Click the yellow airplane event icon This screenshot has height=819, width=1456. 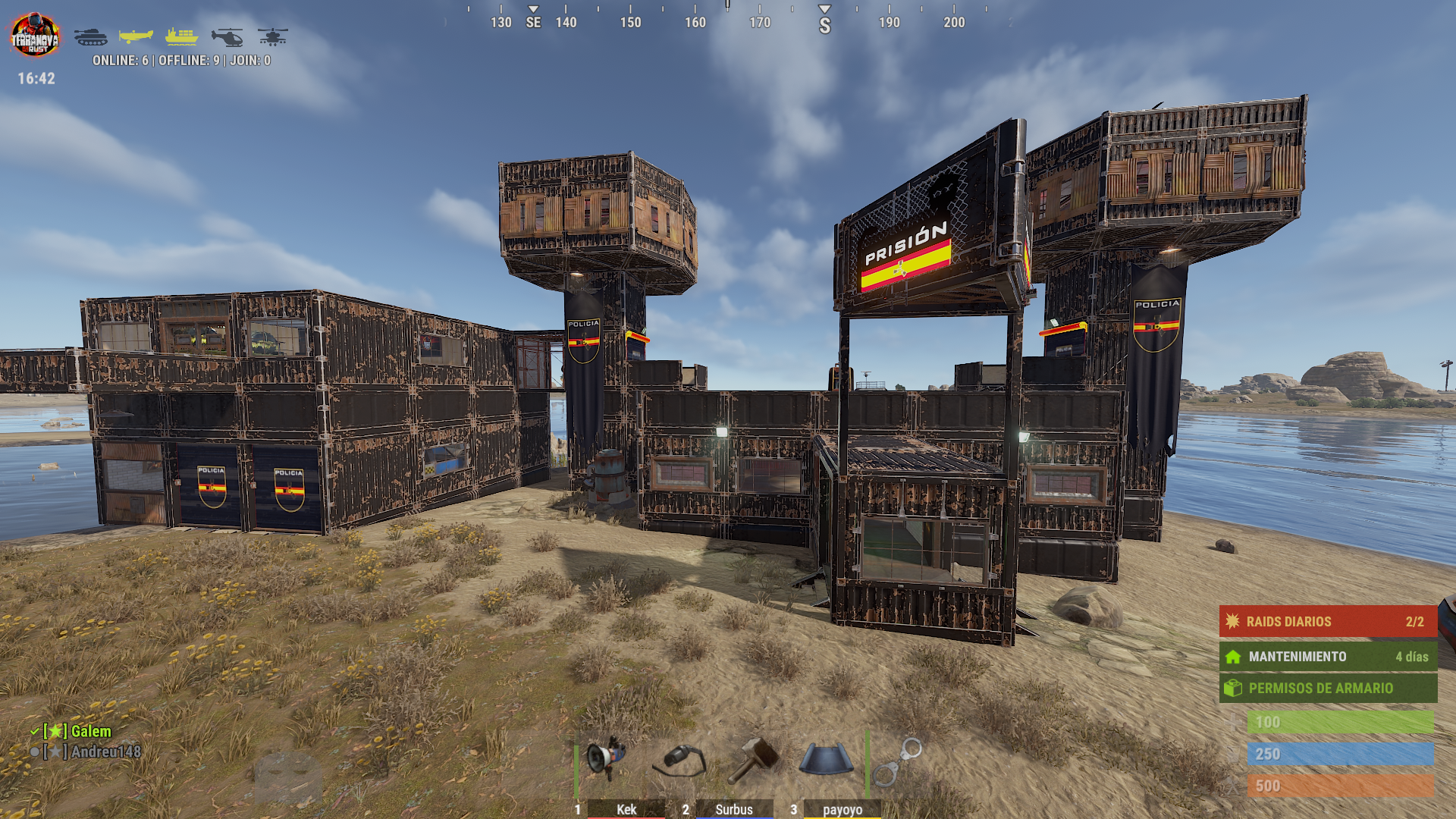[x=136, y=36]
